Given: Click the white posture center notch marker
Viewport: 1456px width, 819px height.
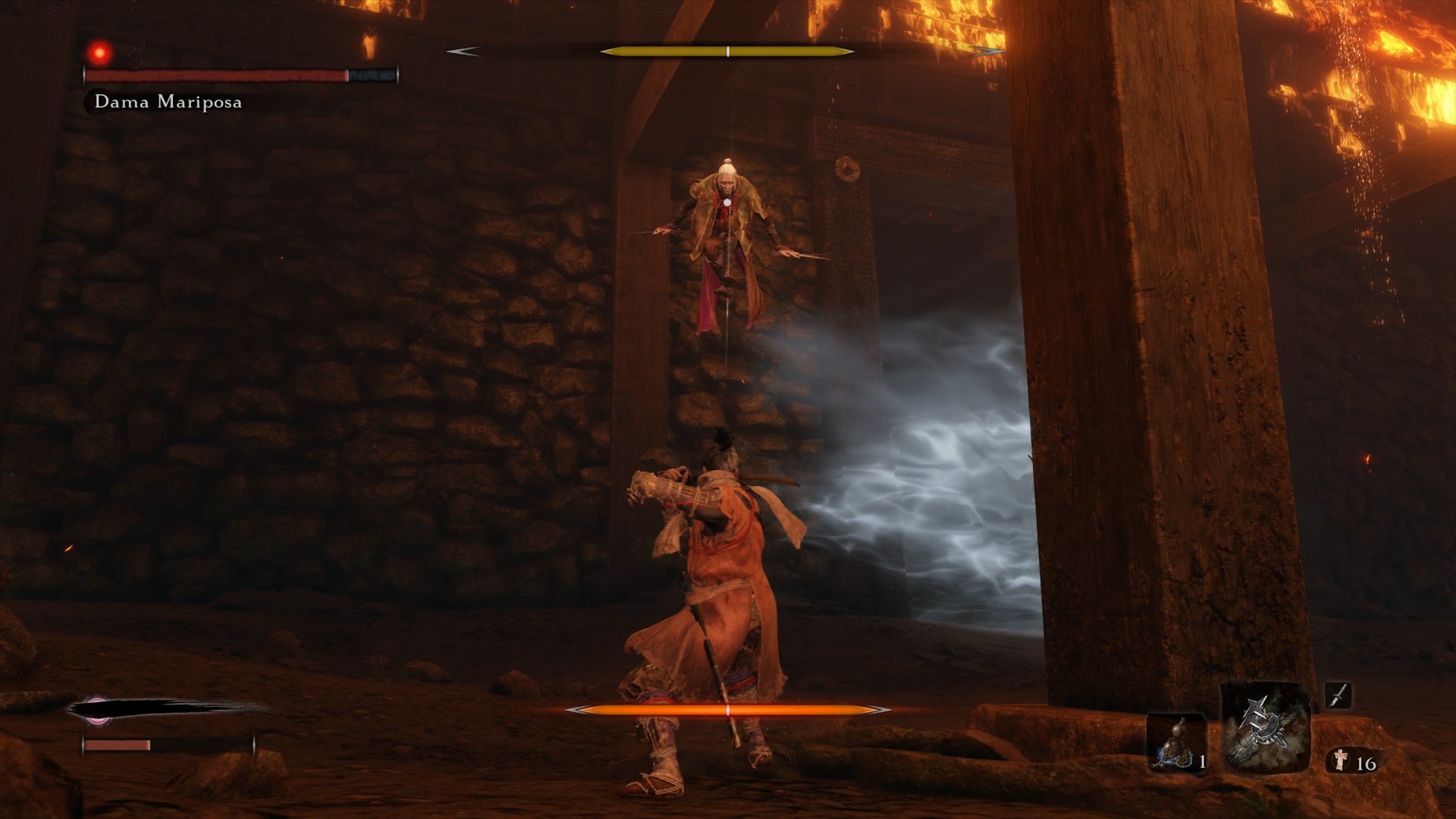Looking at the screenshot, I should coord(726,52).
